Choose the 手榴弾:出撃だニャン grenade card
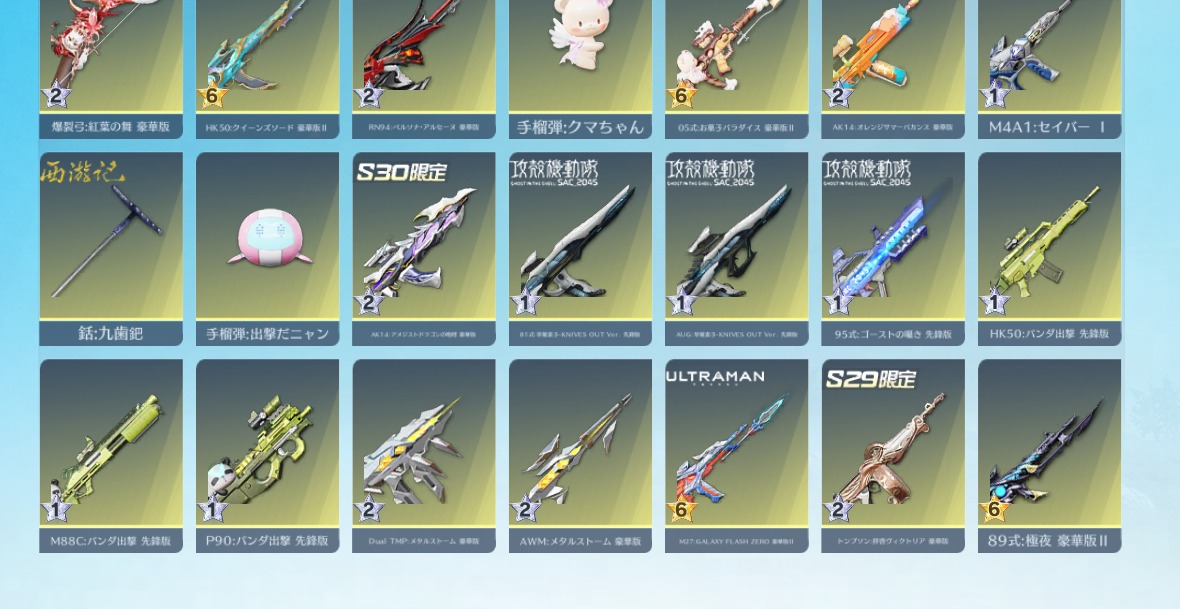The width and height of the screenshot is (1180, 609). point(267,248)
